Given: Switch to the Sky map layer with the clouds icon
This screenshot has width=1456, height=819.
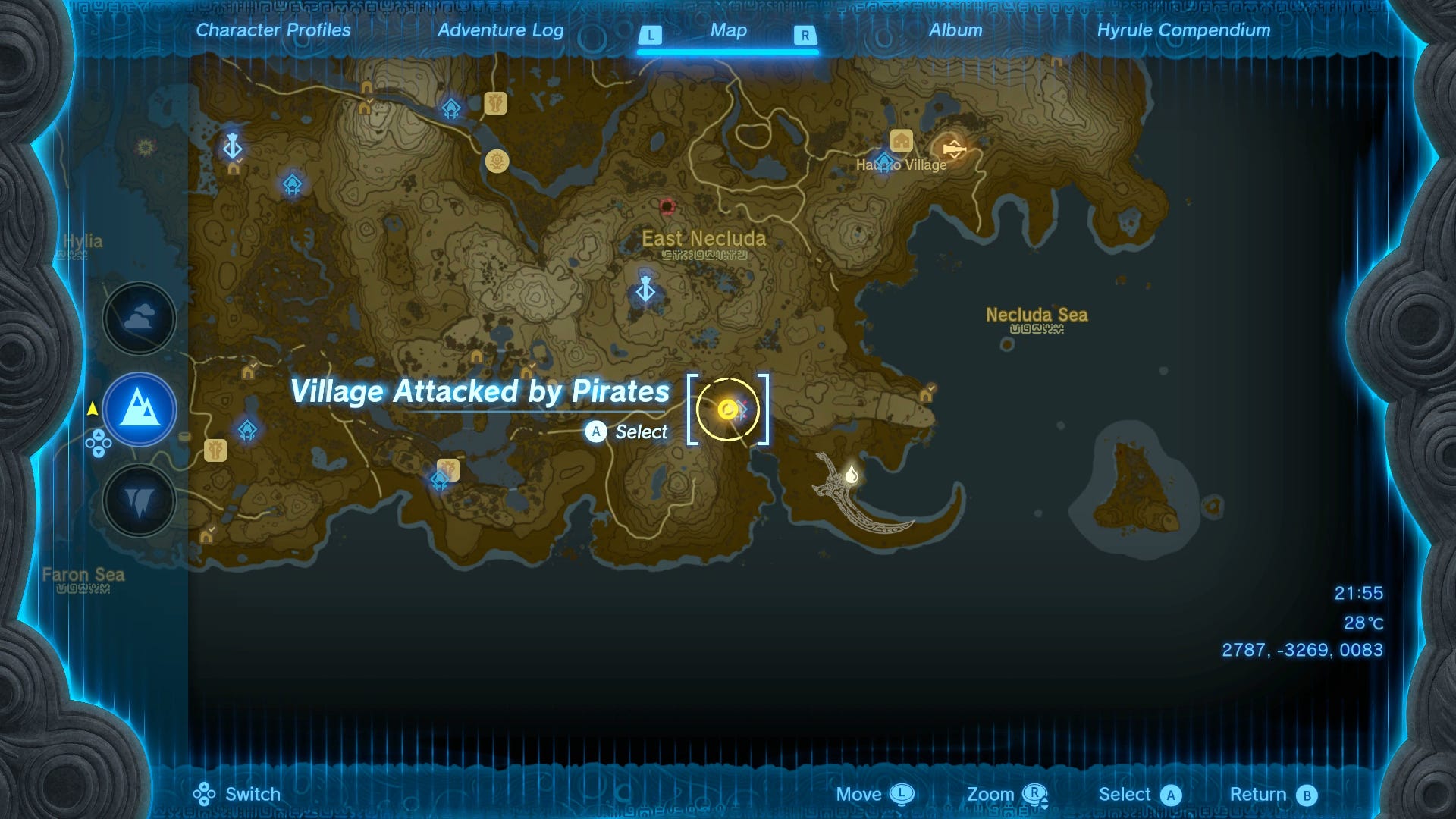Looking at the screenshot, I should tap(139, 318).
